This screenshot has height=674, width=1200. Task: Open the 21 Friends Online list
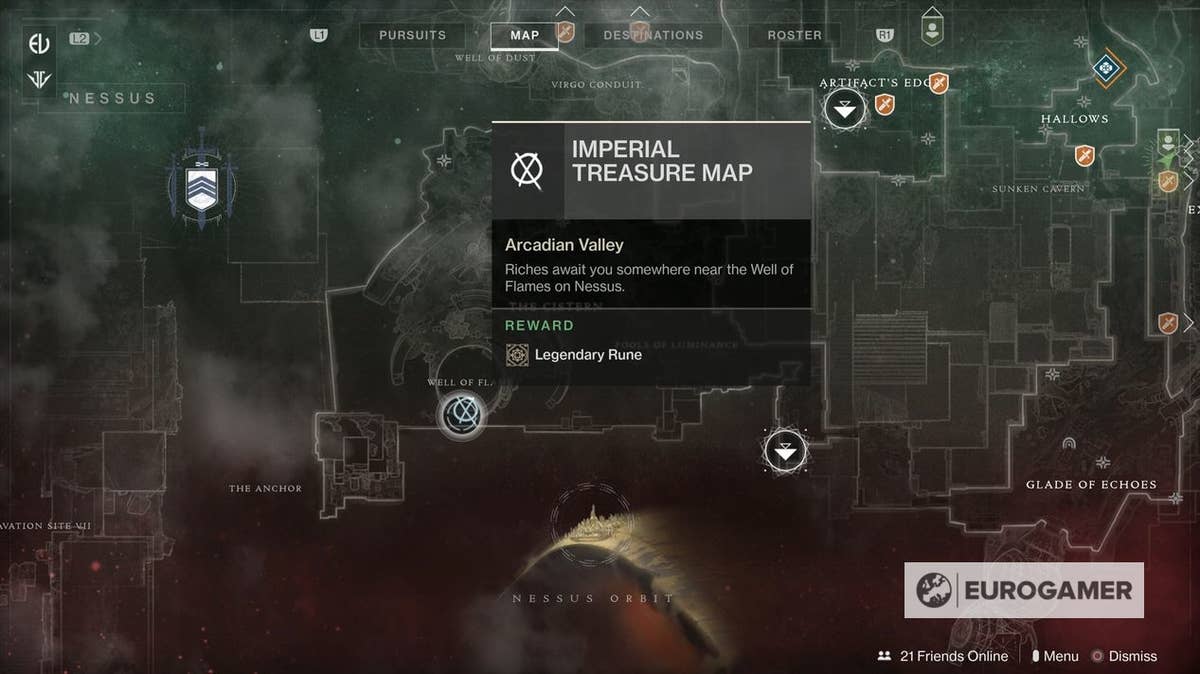click(943, 656)
